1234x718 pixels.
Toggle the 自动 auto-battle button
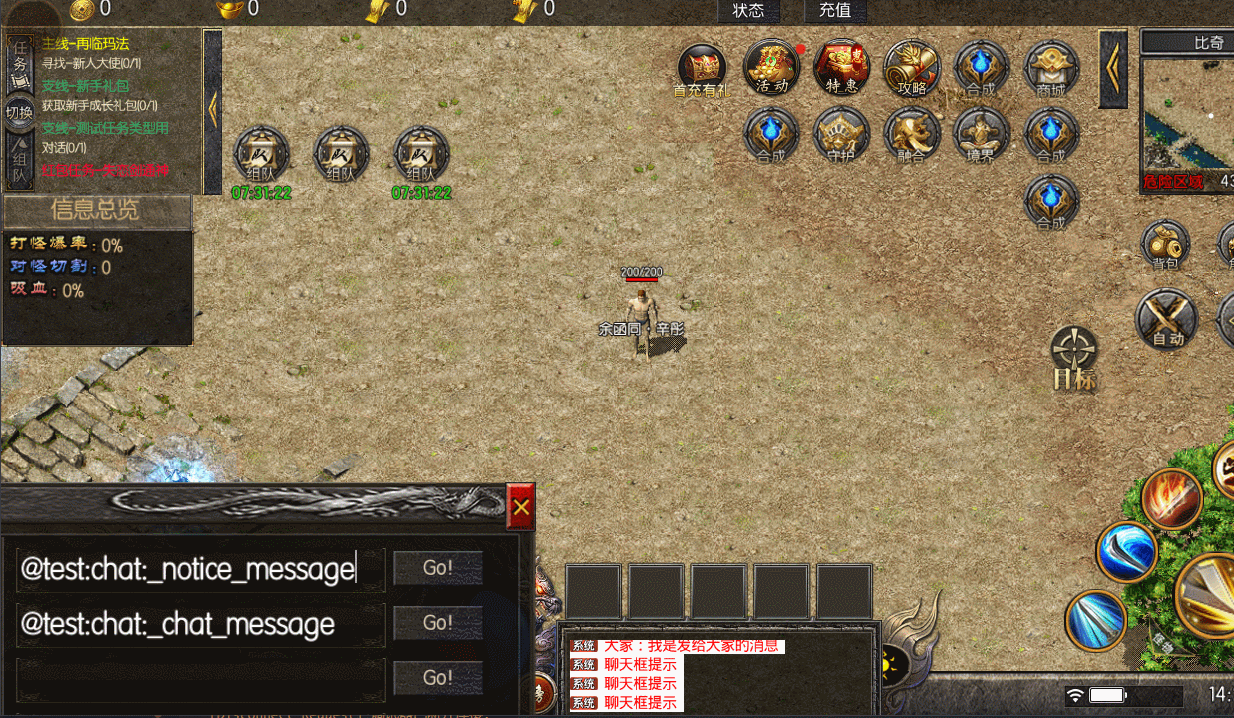(x=1167, y=319)
